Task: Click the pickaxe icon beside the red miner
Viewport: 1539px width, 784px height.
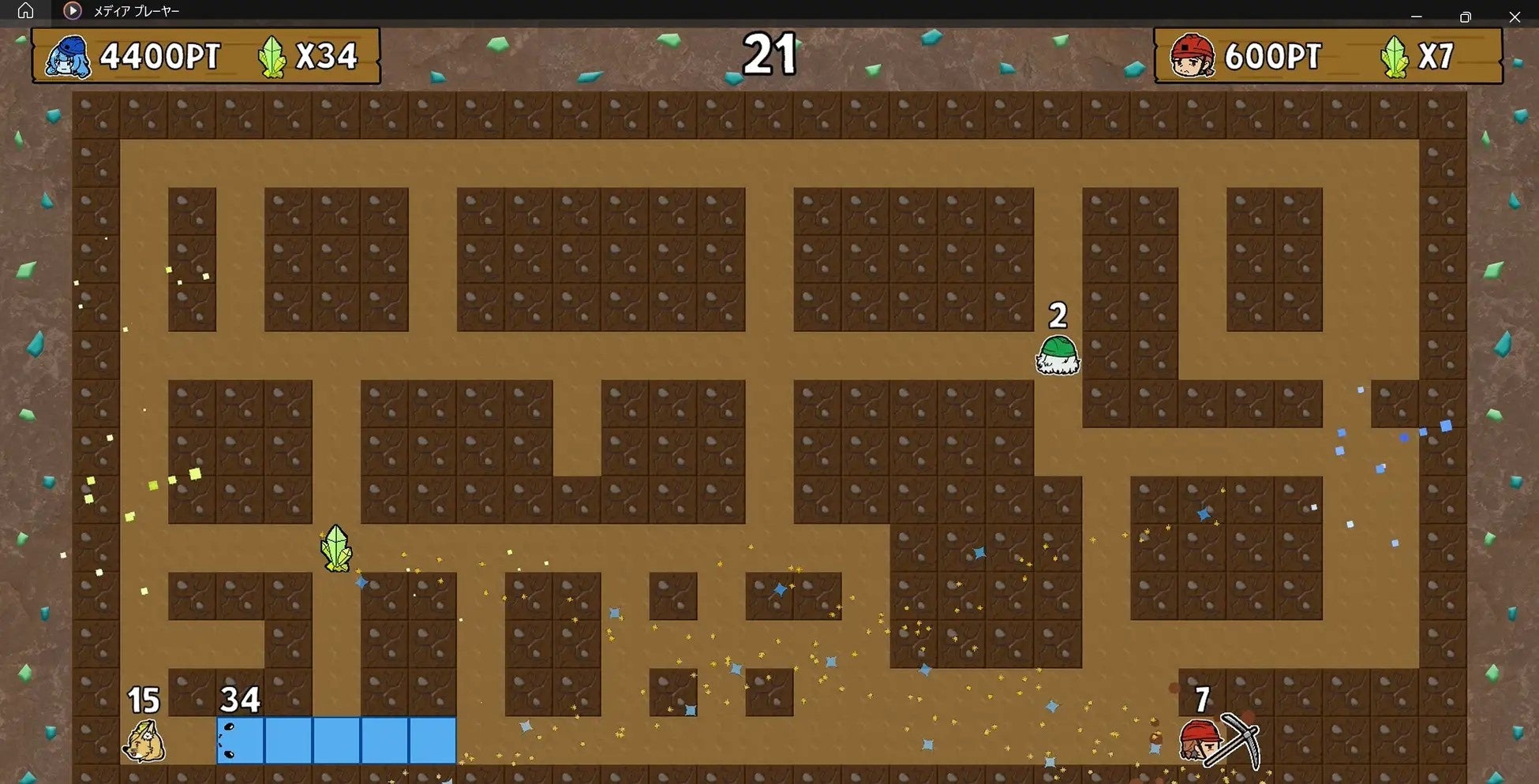Action: (1245, 737)
